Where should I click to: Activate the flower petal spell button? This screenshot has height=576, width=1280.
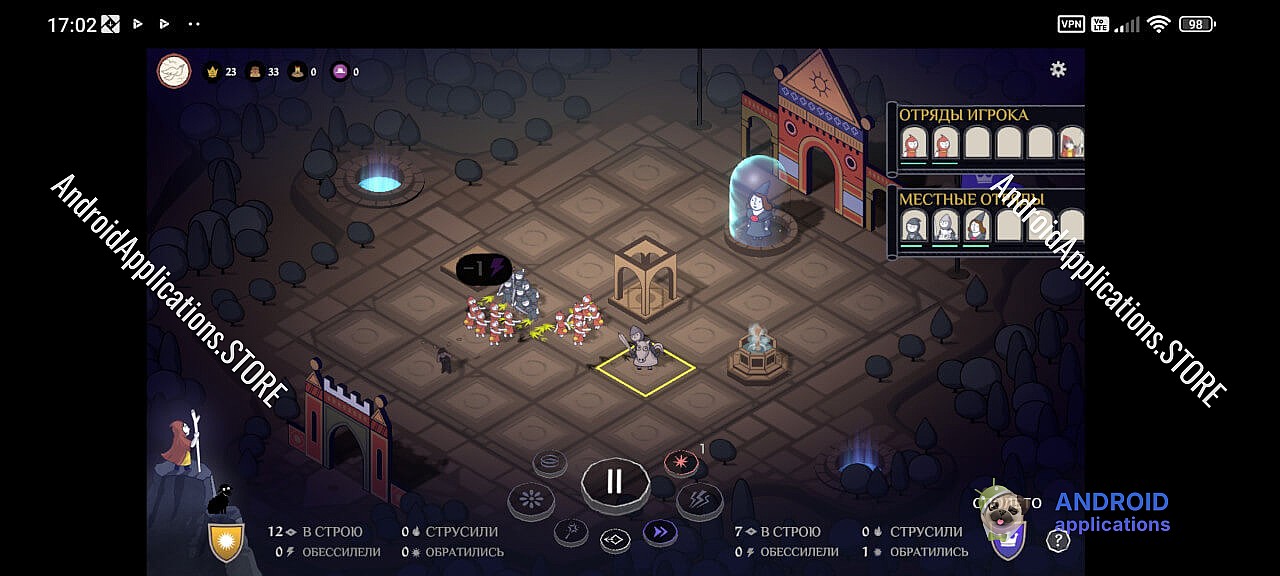[530, 499]
